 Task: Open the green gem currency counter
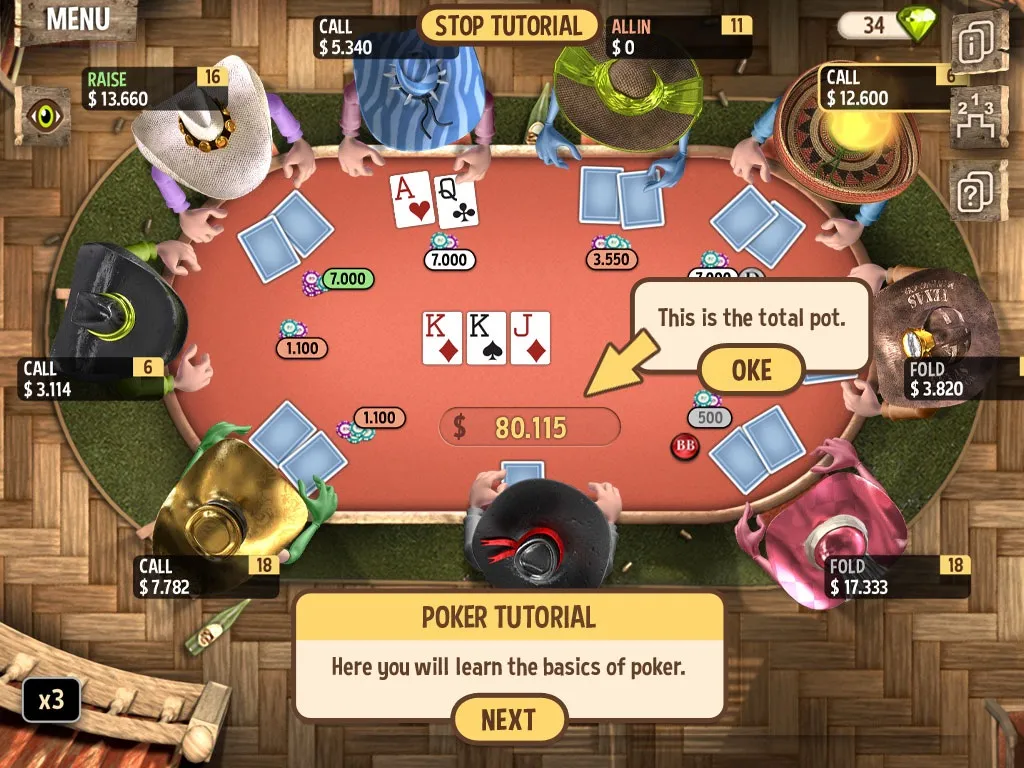[x=888, y=24]
